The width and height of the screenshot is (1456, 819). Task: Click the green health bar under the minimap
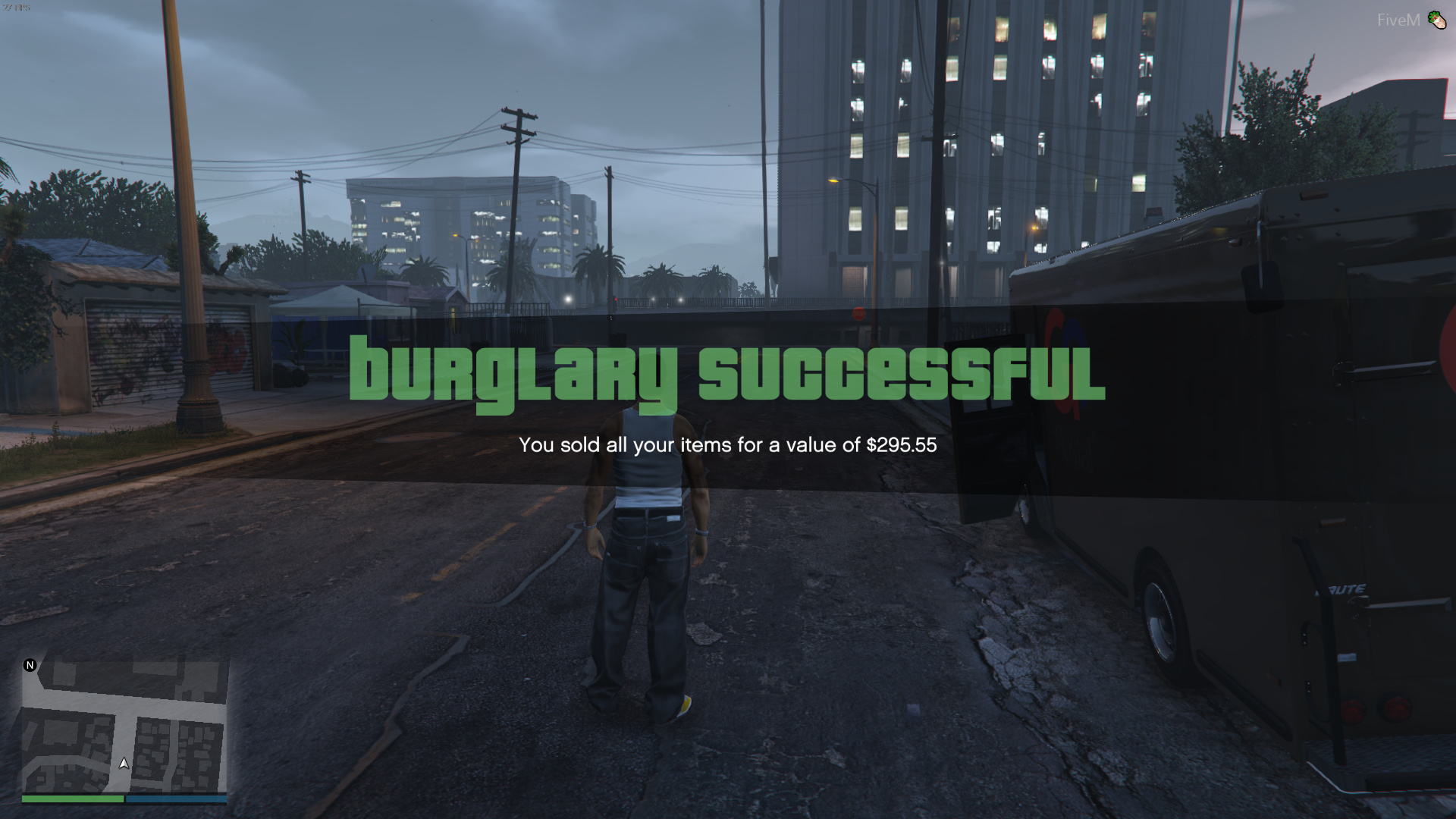click(x=72, y=799)
